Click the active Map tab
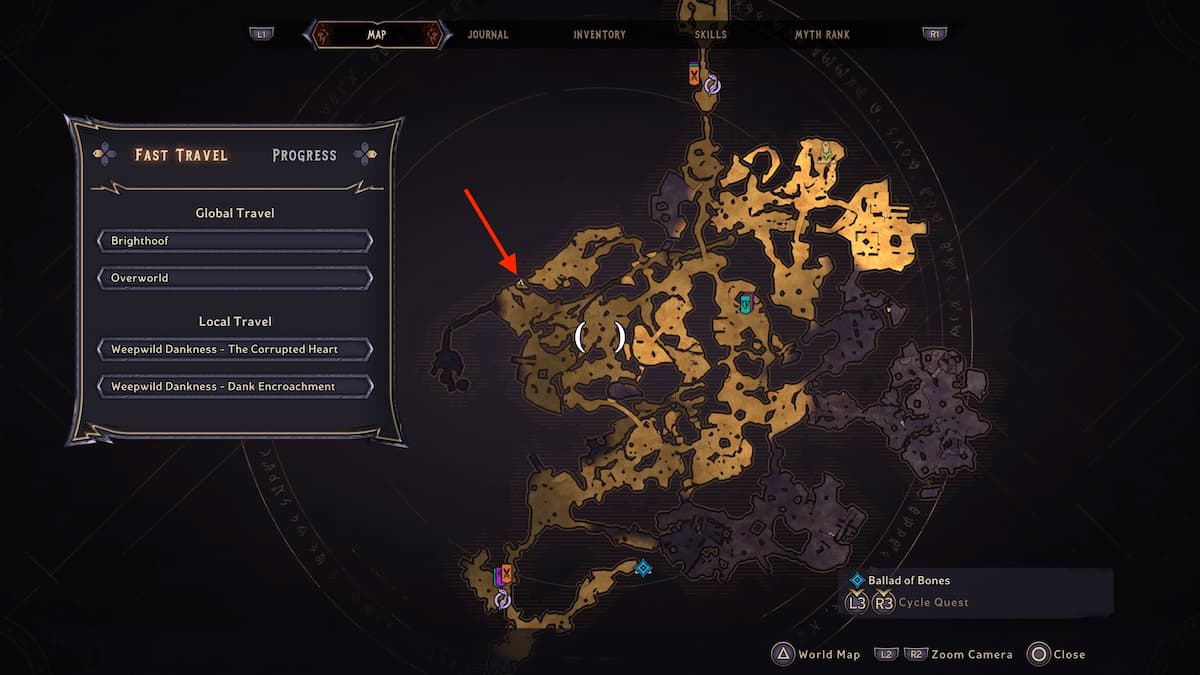Image resolution: width=1200 pixels, height=675 pixels. click(377, 34)
